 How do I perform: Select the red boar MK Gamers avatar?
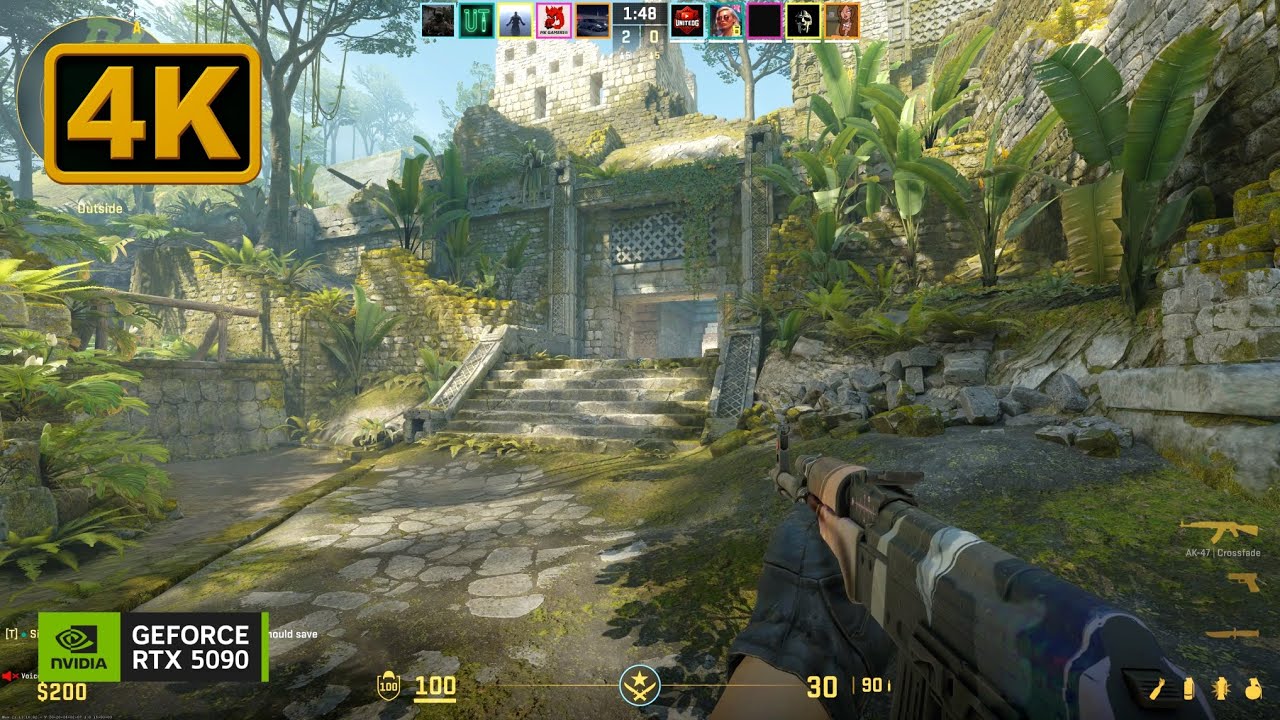coord(554,21)
